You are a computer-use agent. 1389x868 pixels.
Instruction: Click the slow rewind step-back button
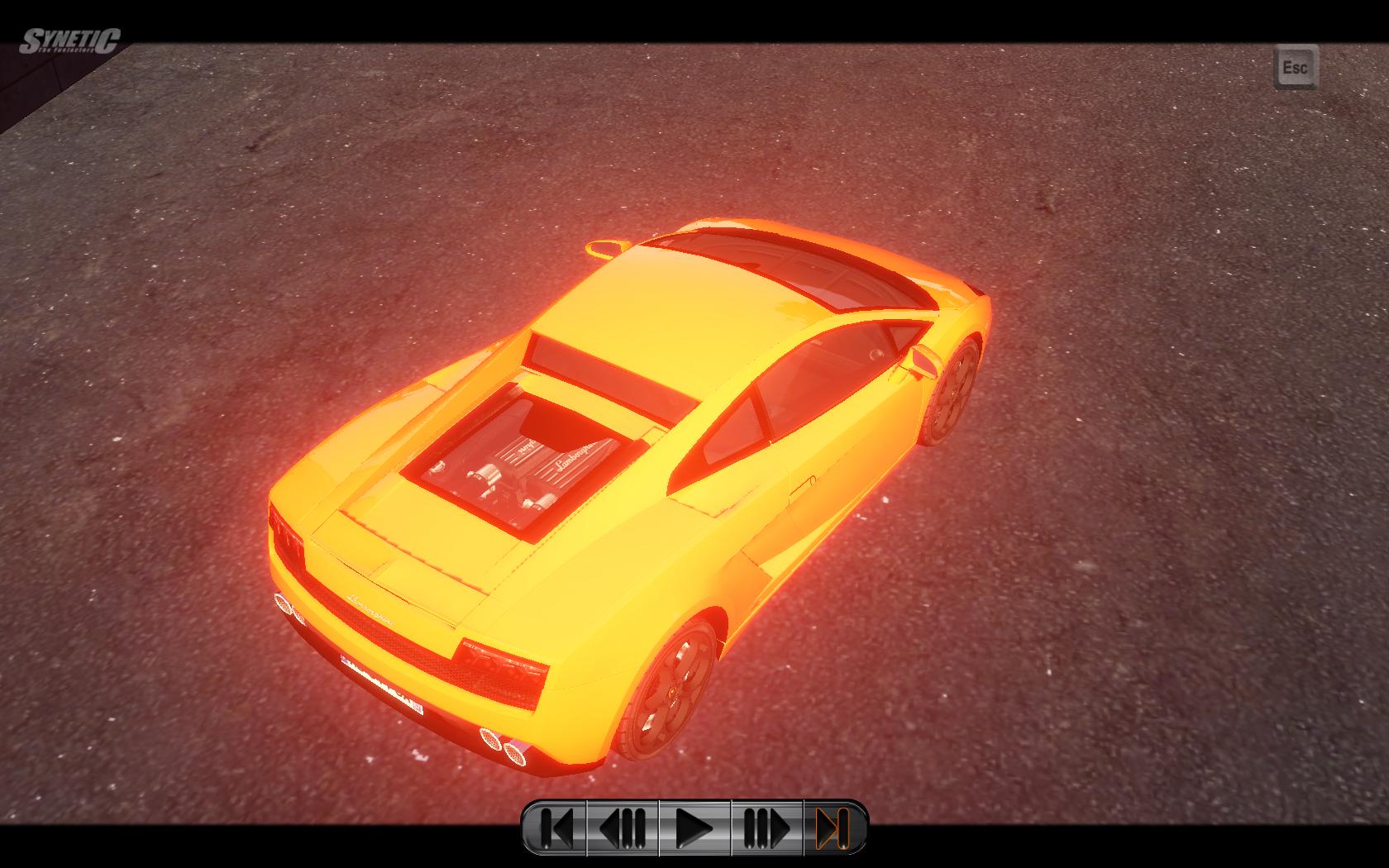[623, 827]
